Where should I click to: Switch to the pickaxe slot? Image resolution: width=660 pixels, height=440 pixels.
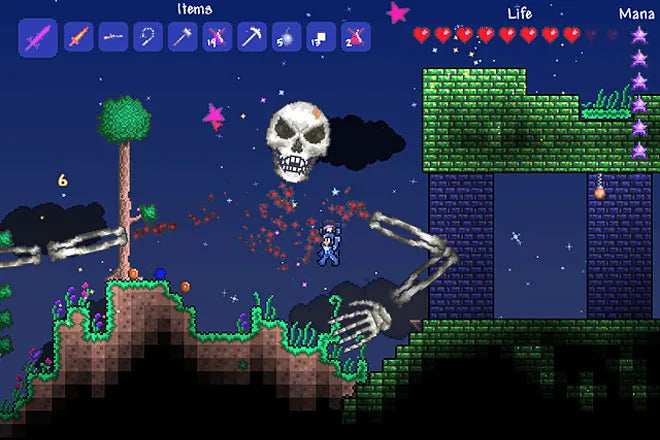click(251, 38)
